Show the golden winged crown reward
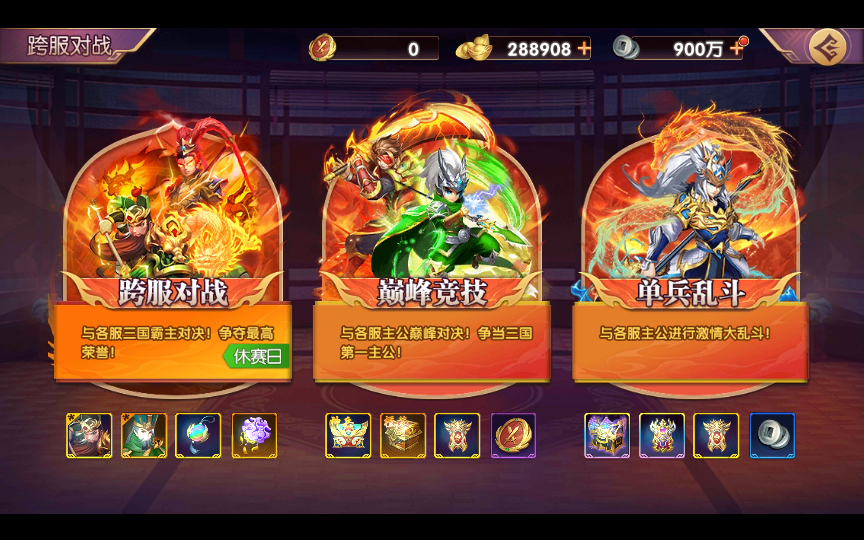This screenshot has height=540, width=864. tap(348, 436)
